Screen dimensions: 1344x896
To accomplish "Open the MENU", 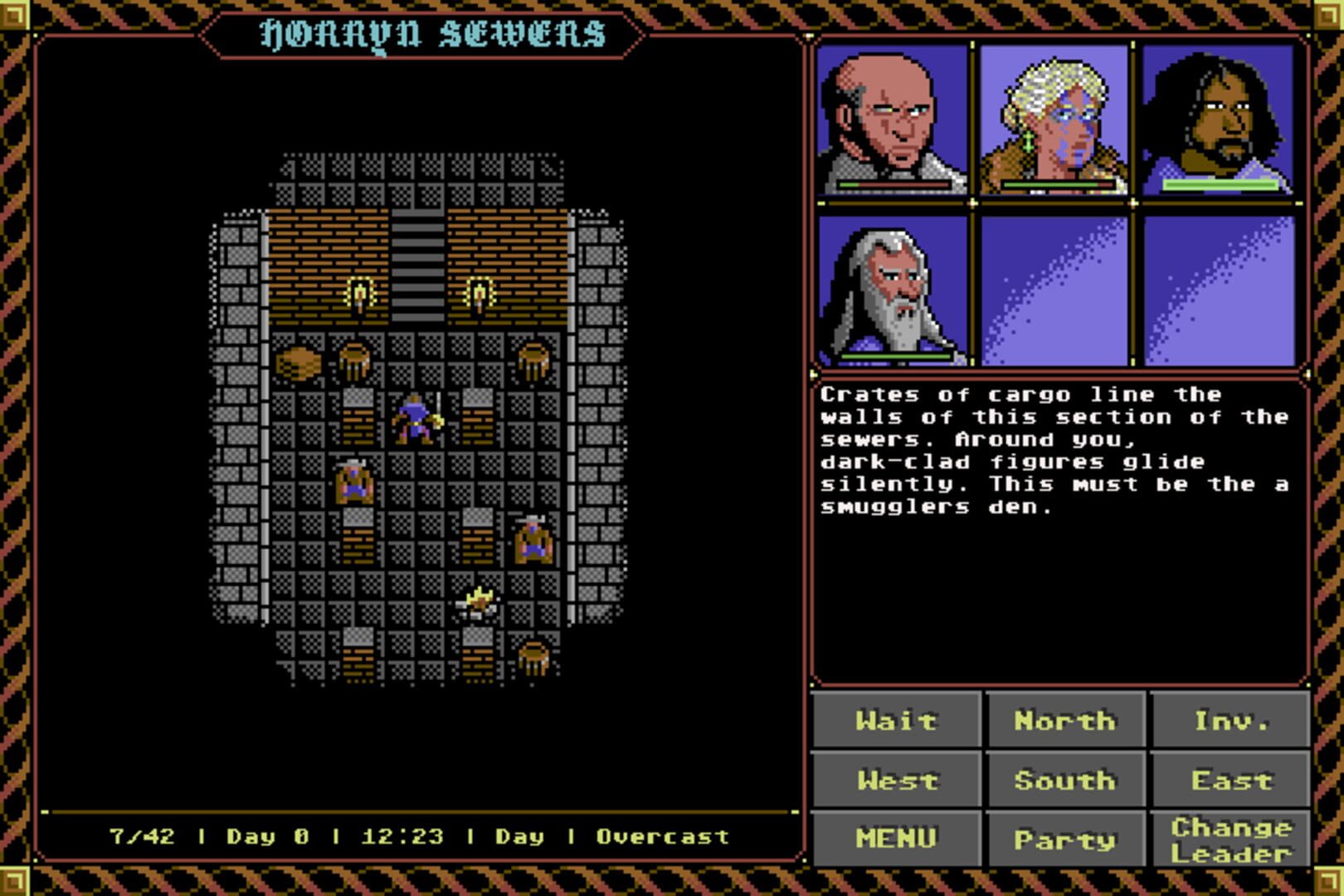I will (896, 838).
